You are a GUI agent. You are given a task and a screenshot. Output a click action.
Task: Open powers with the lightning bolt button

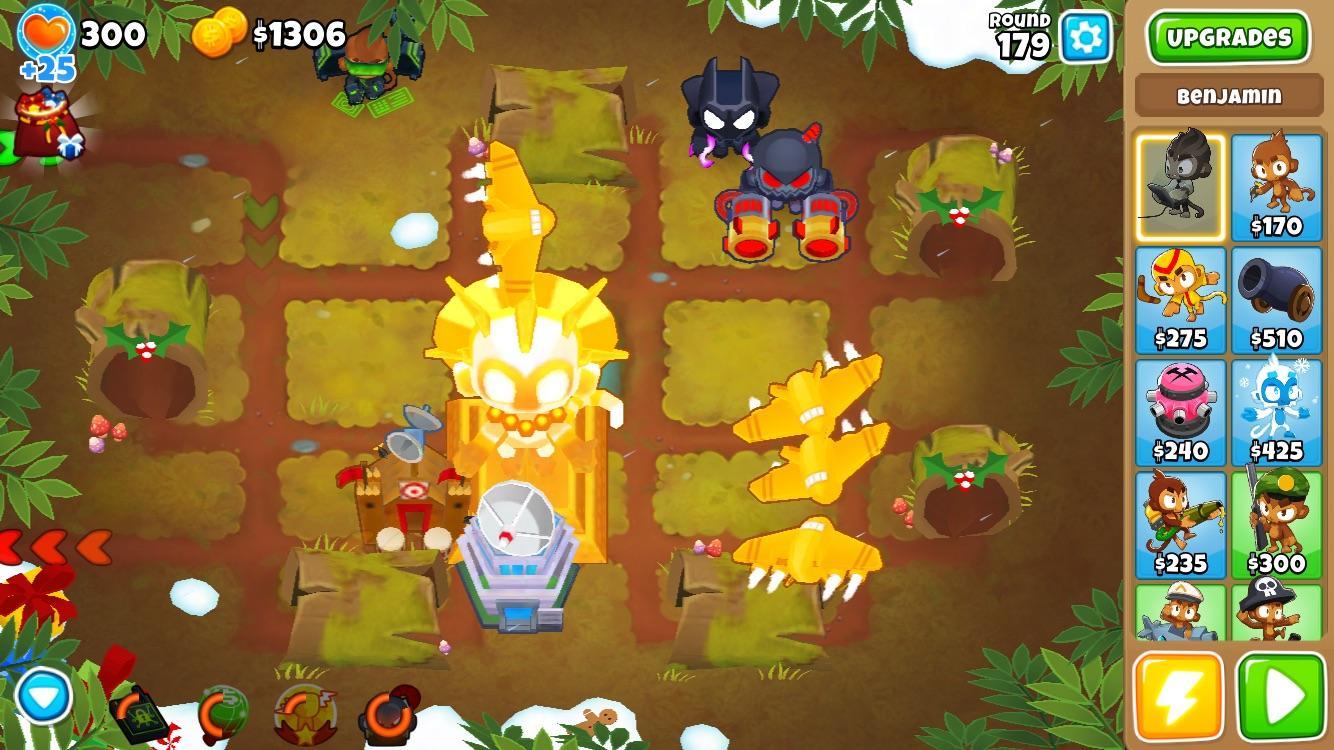click(1179, 696)
